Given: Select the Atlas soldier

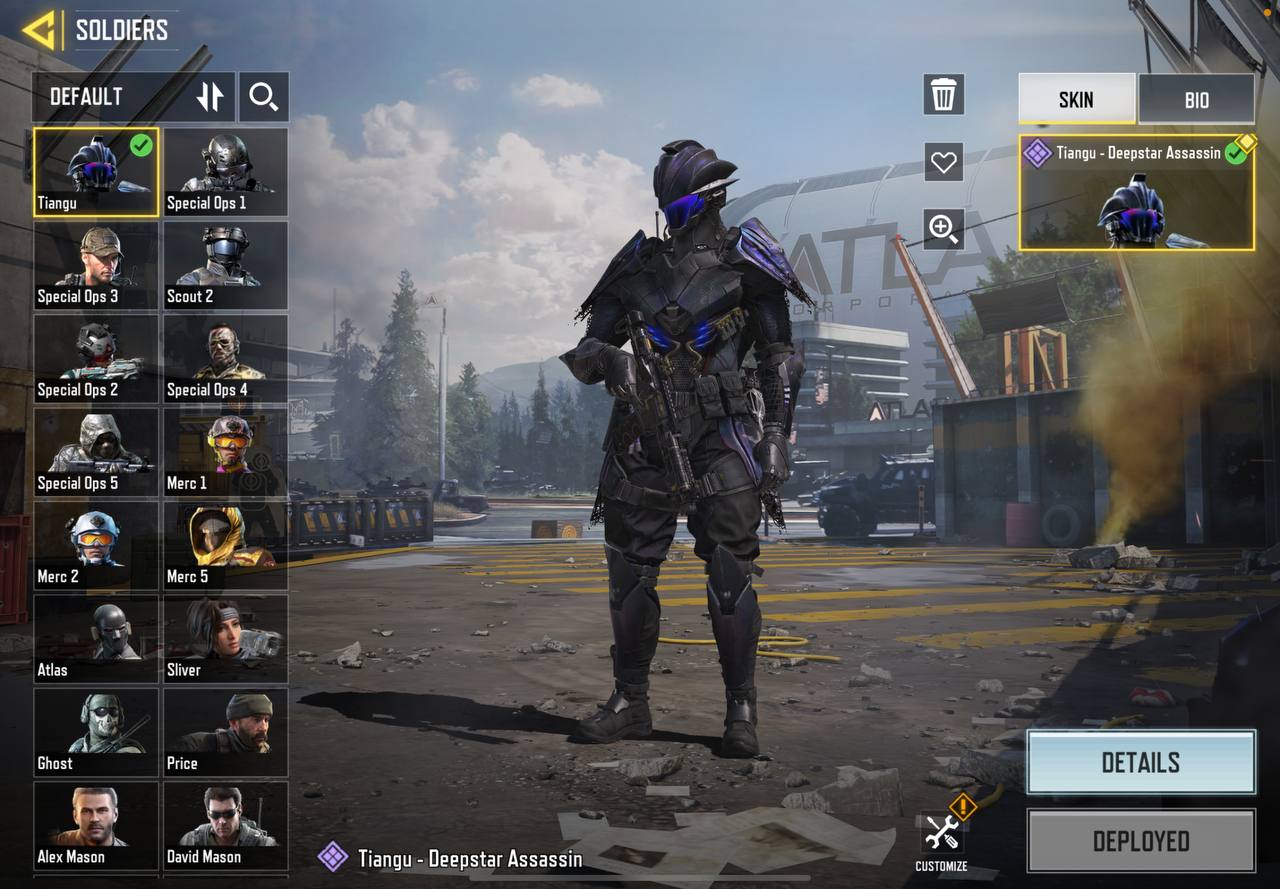Looking at the screenshot, I should 96,640.
